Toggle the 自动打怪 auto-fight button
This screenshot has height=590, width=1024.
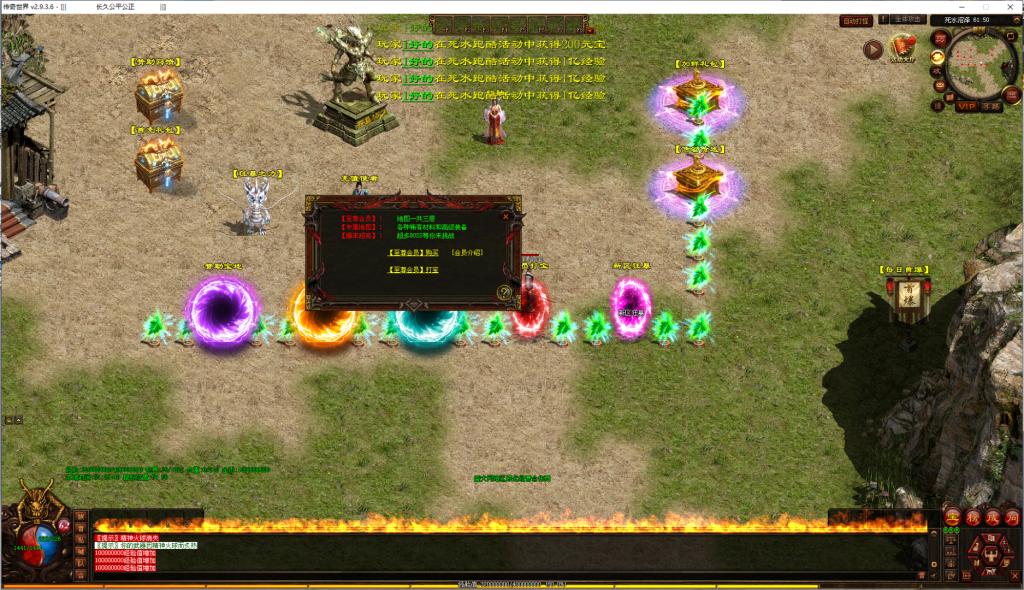tap(856, 20)
